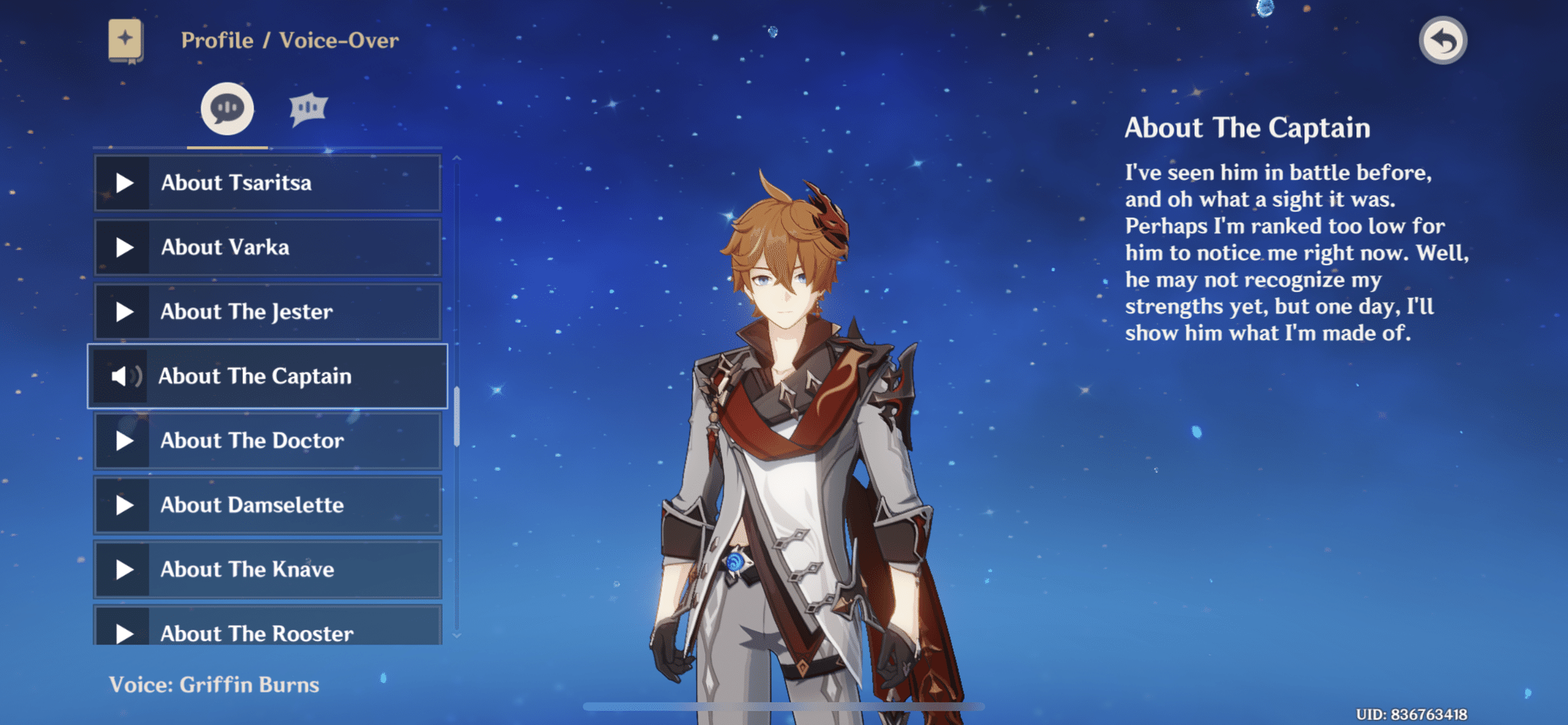Select the About The Rooster voice line

click(267, 629)
